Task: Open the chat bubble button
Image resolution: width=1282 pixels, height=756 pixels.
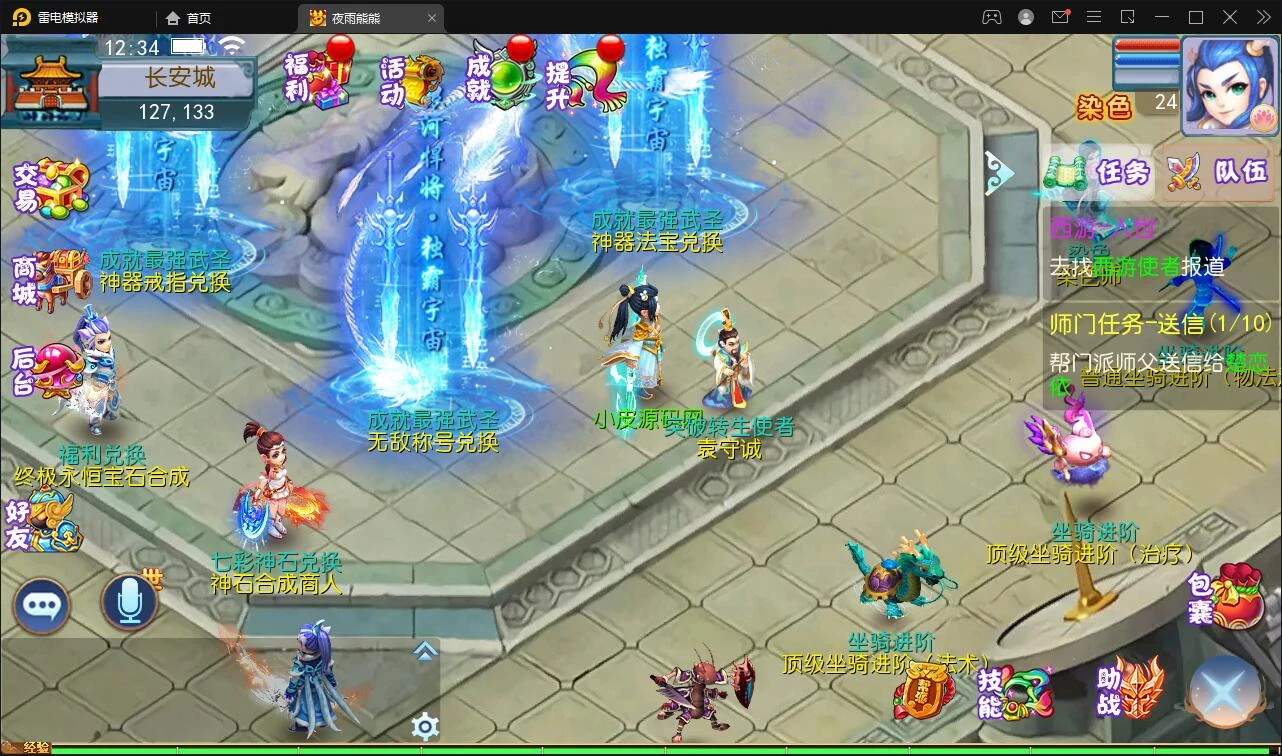Action: click(41, 604)
